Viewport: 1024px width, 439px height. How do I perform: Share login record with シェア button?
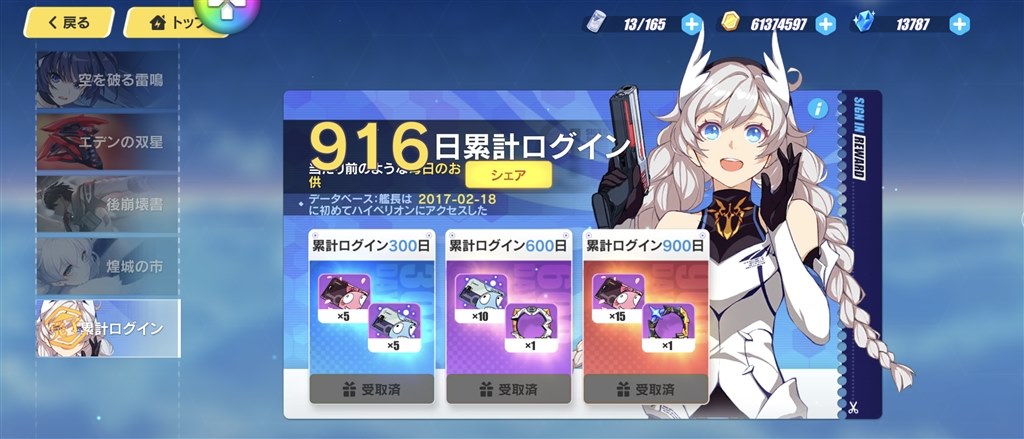(x=508, y=175)
